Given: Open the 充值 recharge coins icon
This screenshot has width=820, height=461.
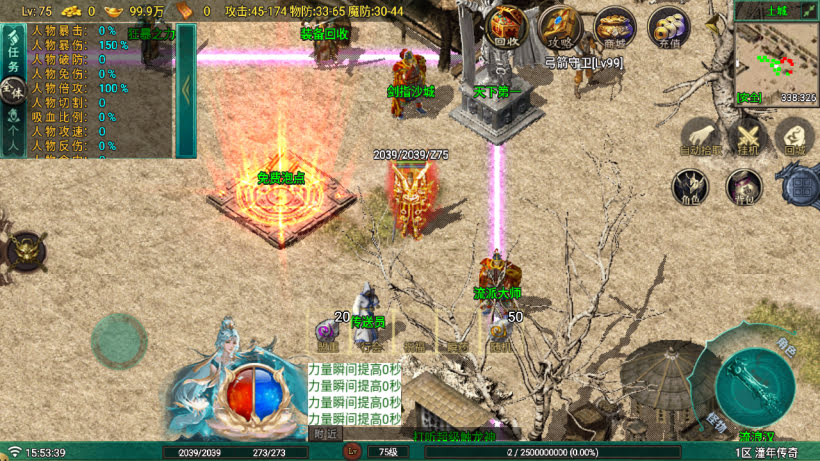Looking at the screenshot, I should click(x=668, y=26).
